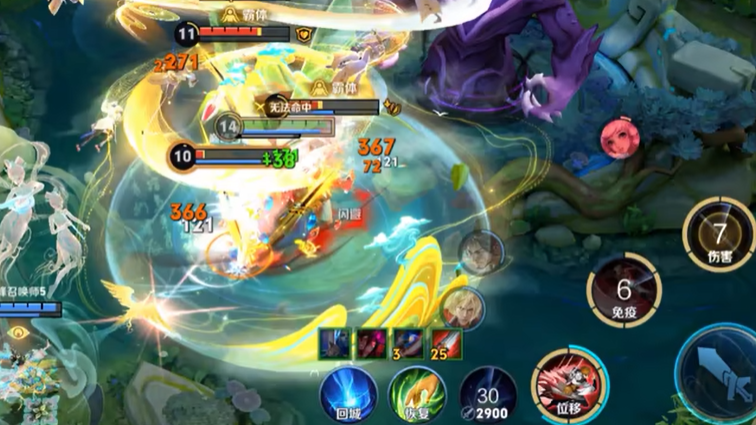Target the brown-haired enemy hero portrait
The image size is (756, 425).
481,253
